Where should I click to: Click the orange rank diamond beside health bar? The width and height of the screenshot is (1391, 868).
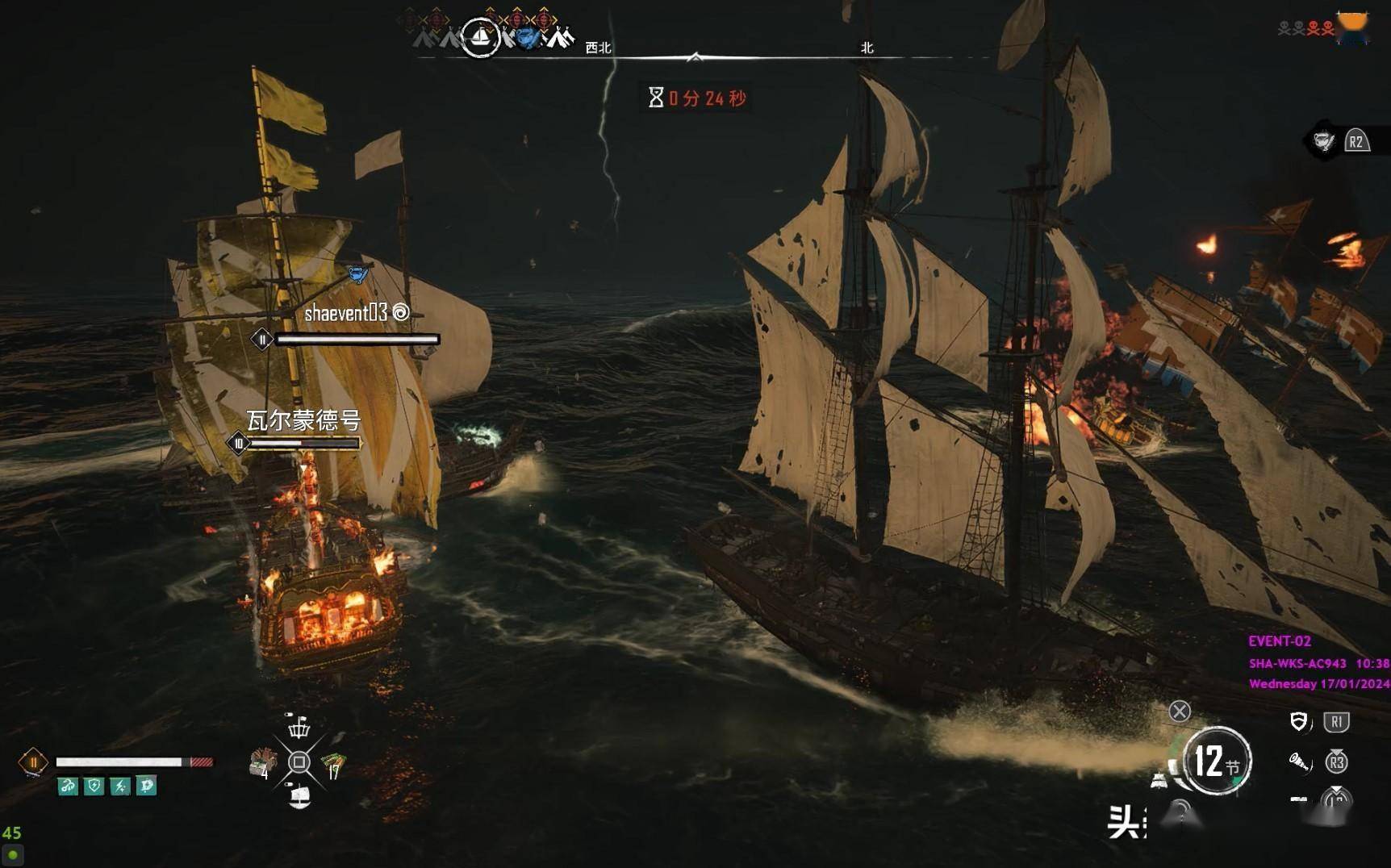(33, 762)
